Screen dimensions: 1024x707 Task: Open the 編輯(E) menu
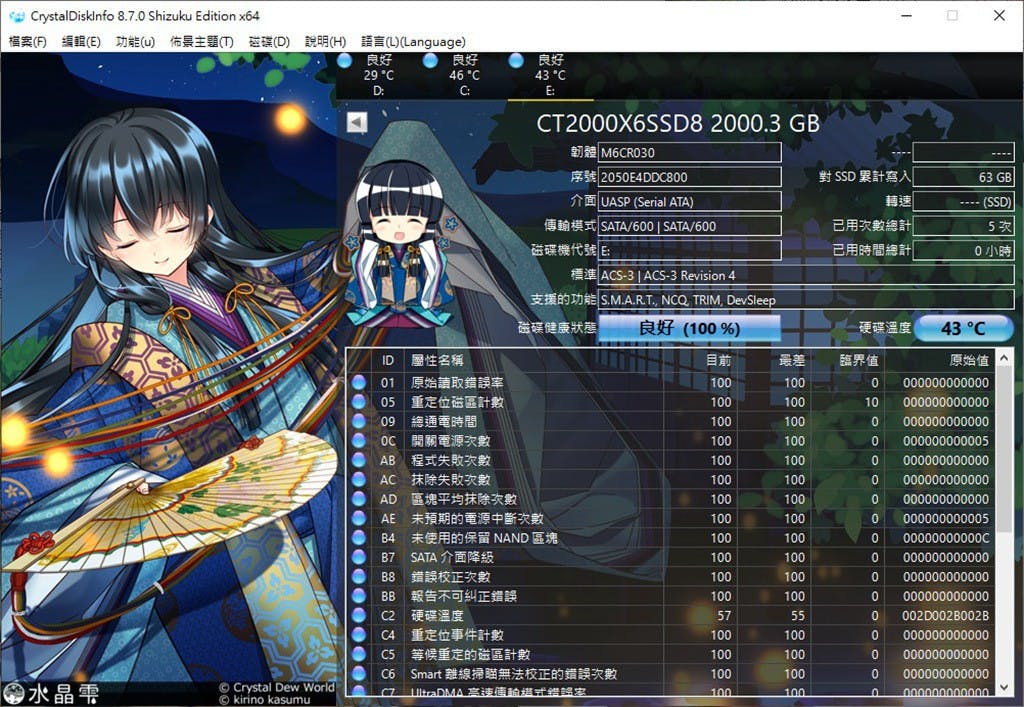click(x=81, y=42)
